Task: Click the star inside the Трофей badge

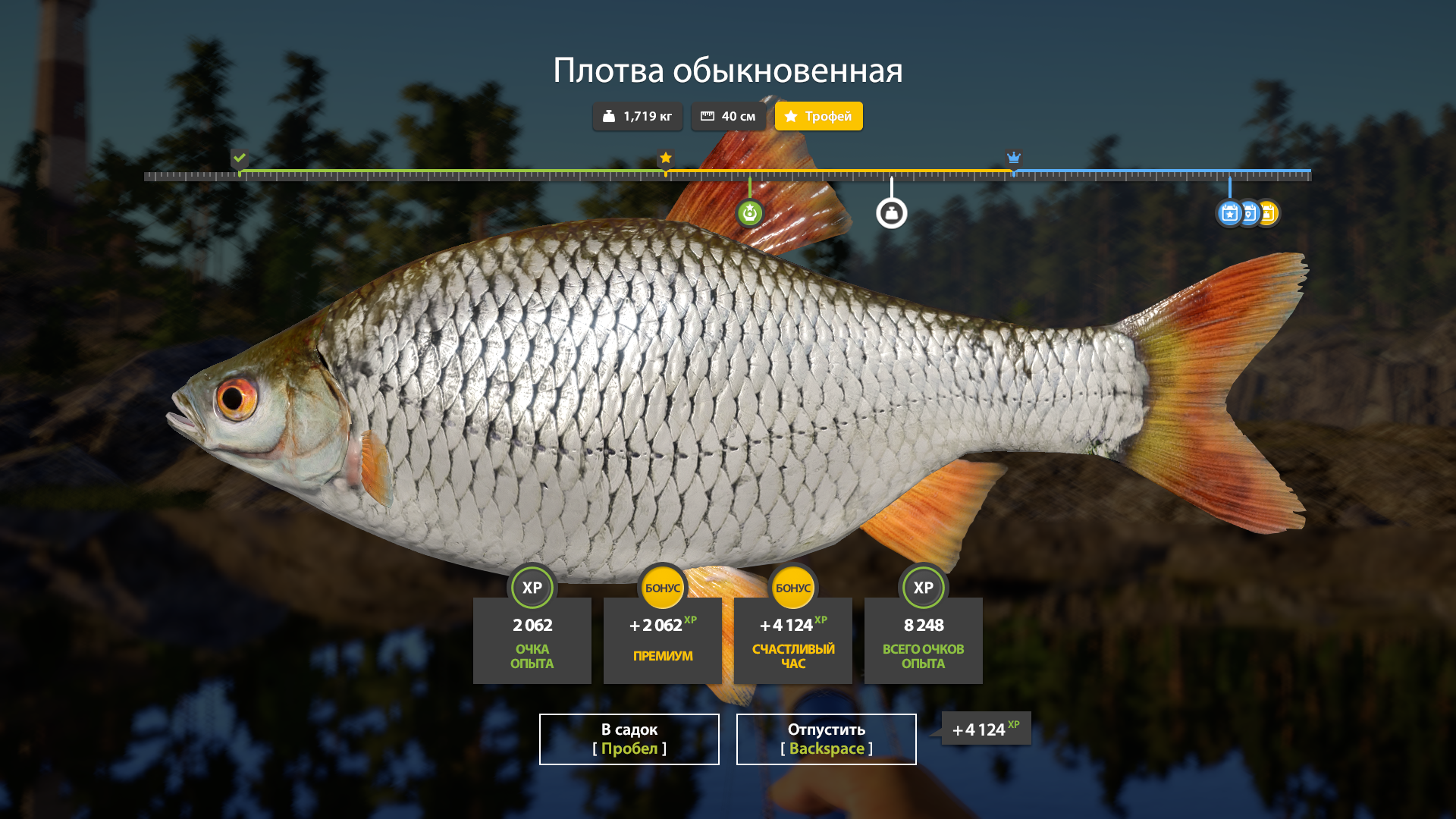Action: tap(791, 116)
